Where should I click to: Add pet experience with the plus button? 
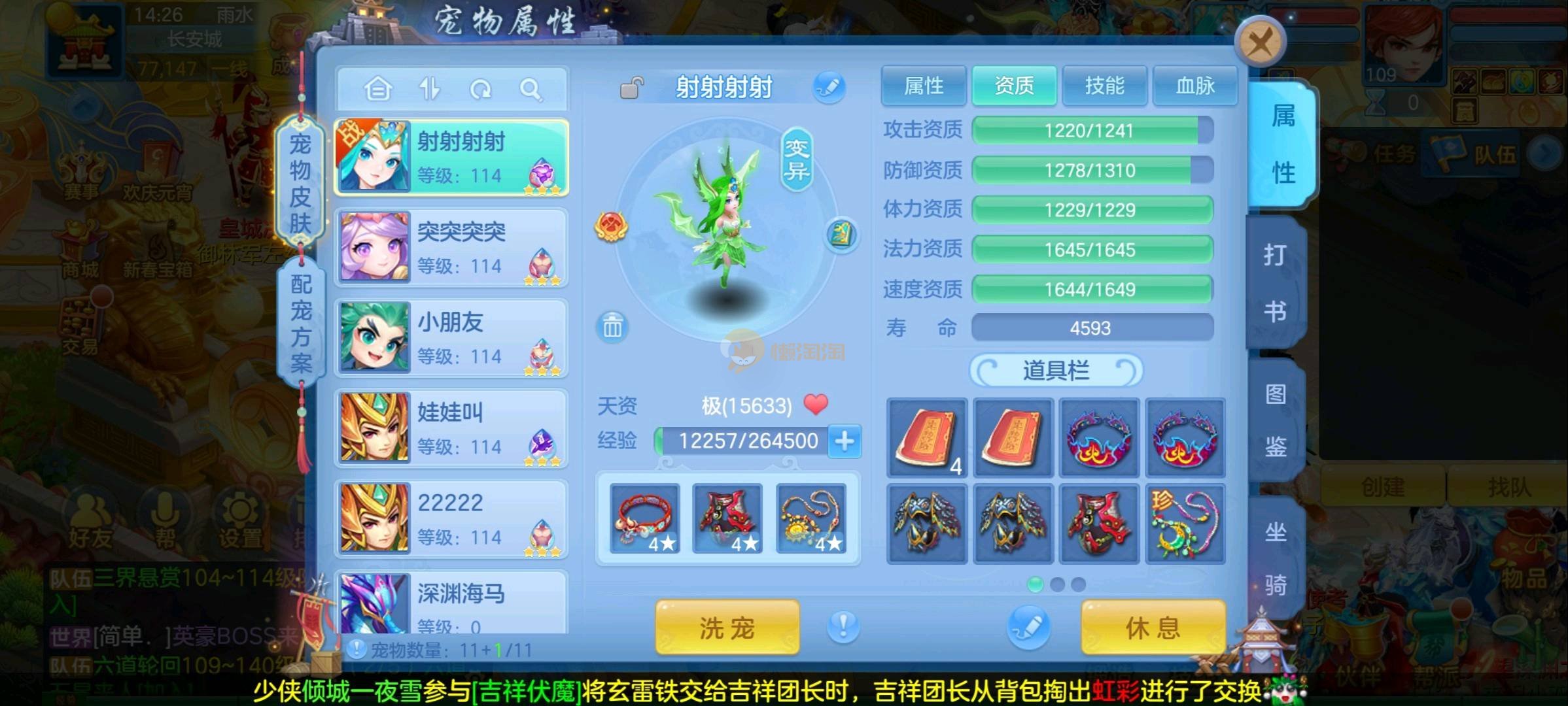point(845,441)
